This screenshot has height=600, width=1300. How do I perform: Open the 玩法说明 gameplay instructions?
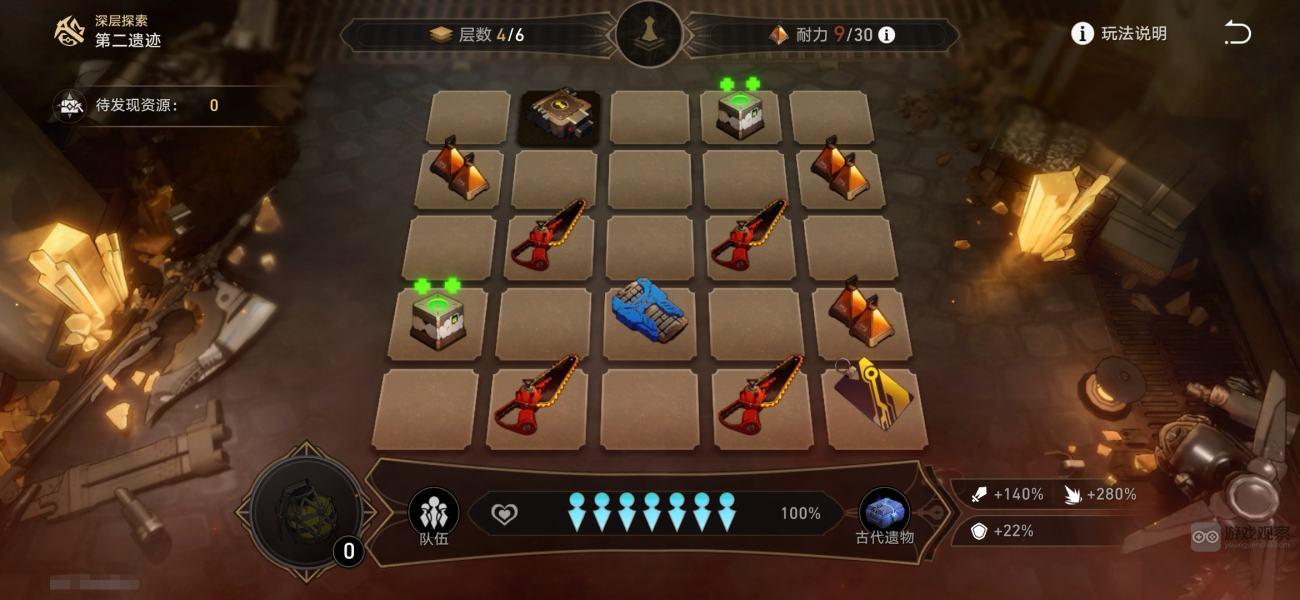pos(1119,34)
